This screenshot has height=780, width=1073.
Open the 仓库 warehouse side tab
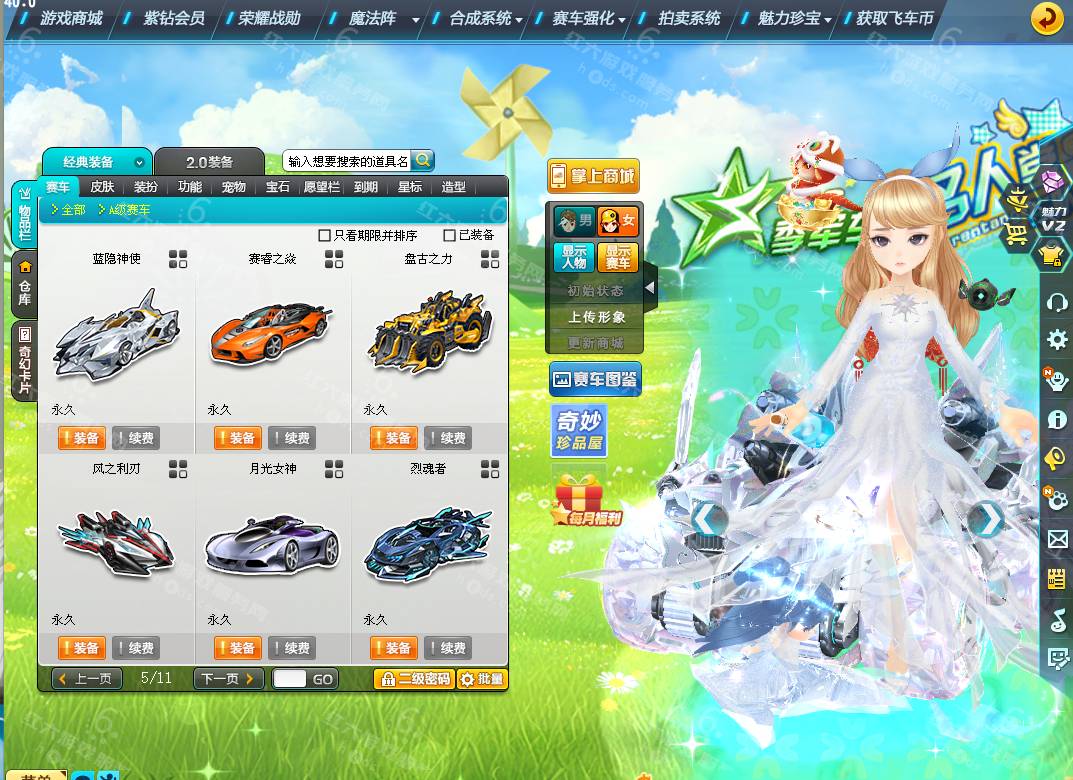24,283
